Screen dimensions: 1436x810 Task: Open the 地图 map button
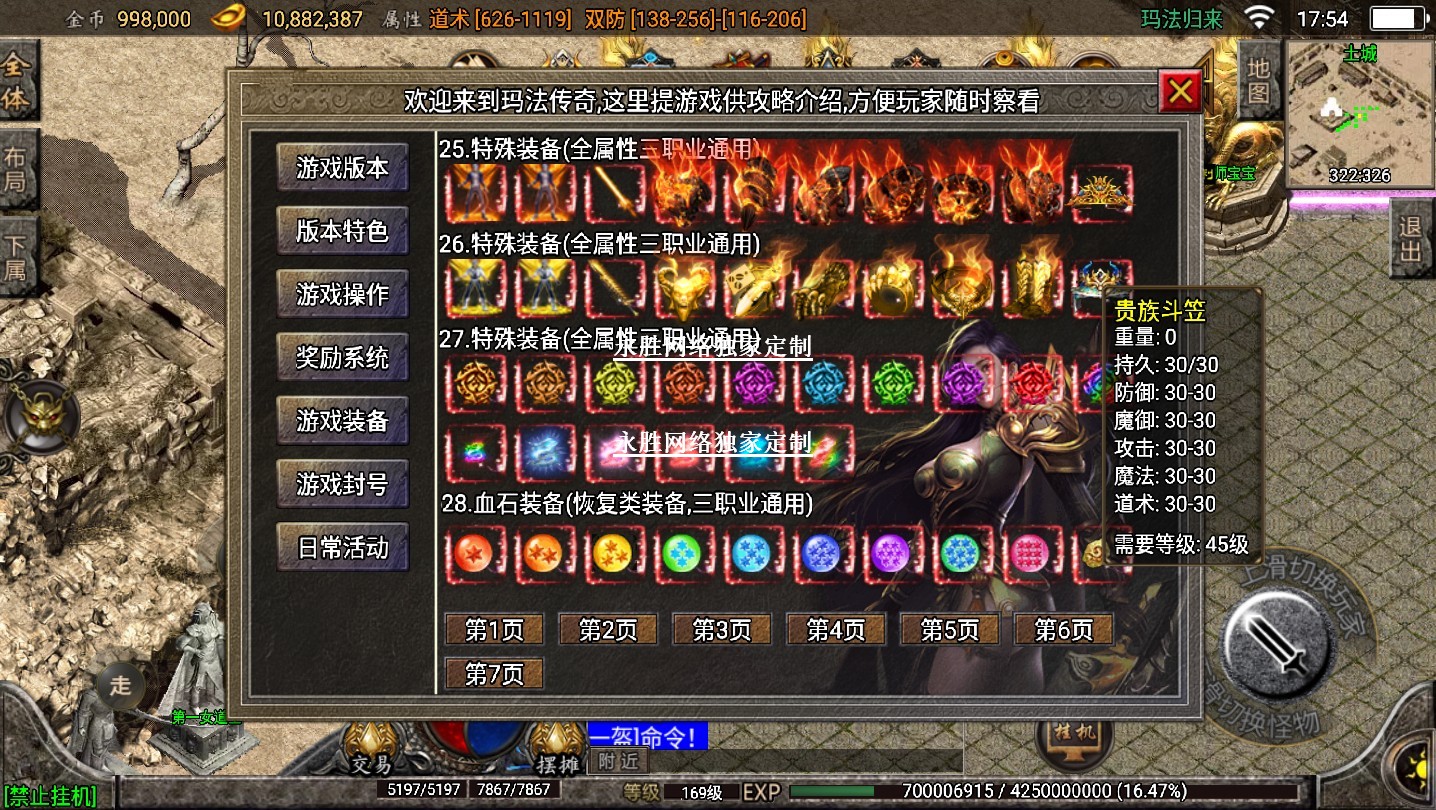coord(1259,80)
